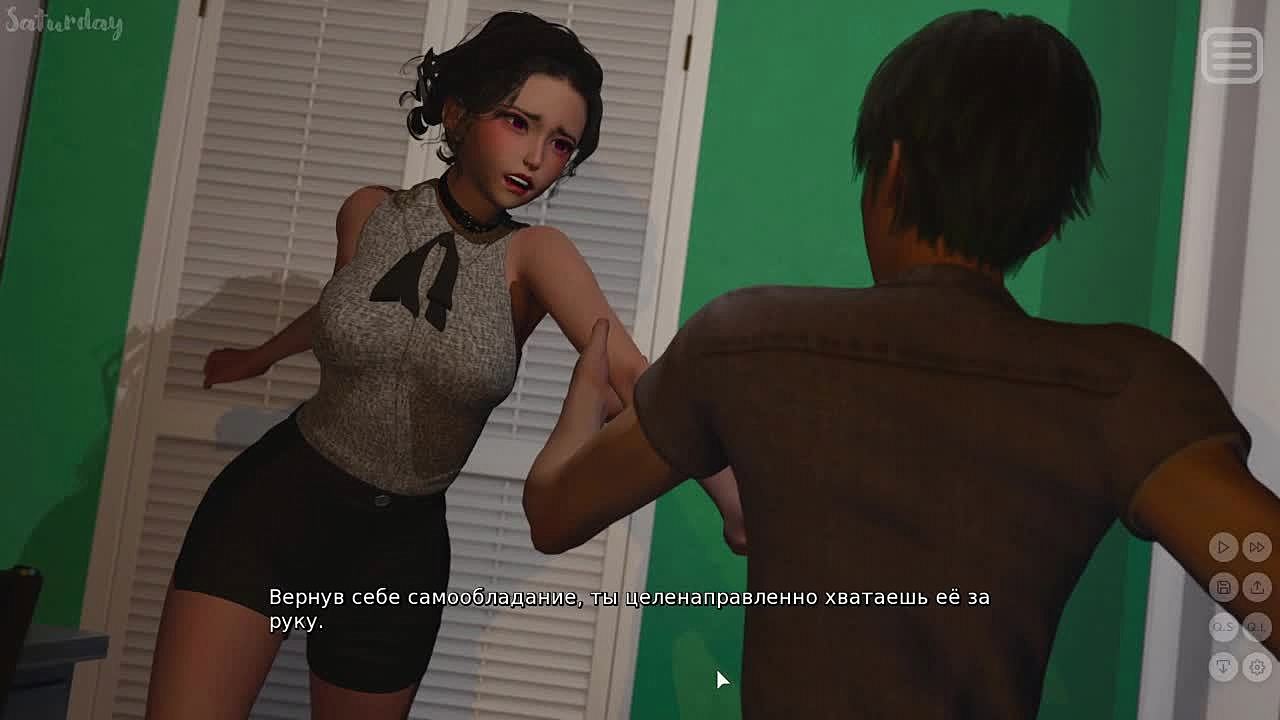Open the save game floppy icon

tap(1223, 587)
